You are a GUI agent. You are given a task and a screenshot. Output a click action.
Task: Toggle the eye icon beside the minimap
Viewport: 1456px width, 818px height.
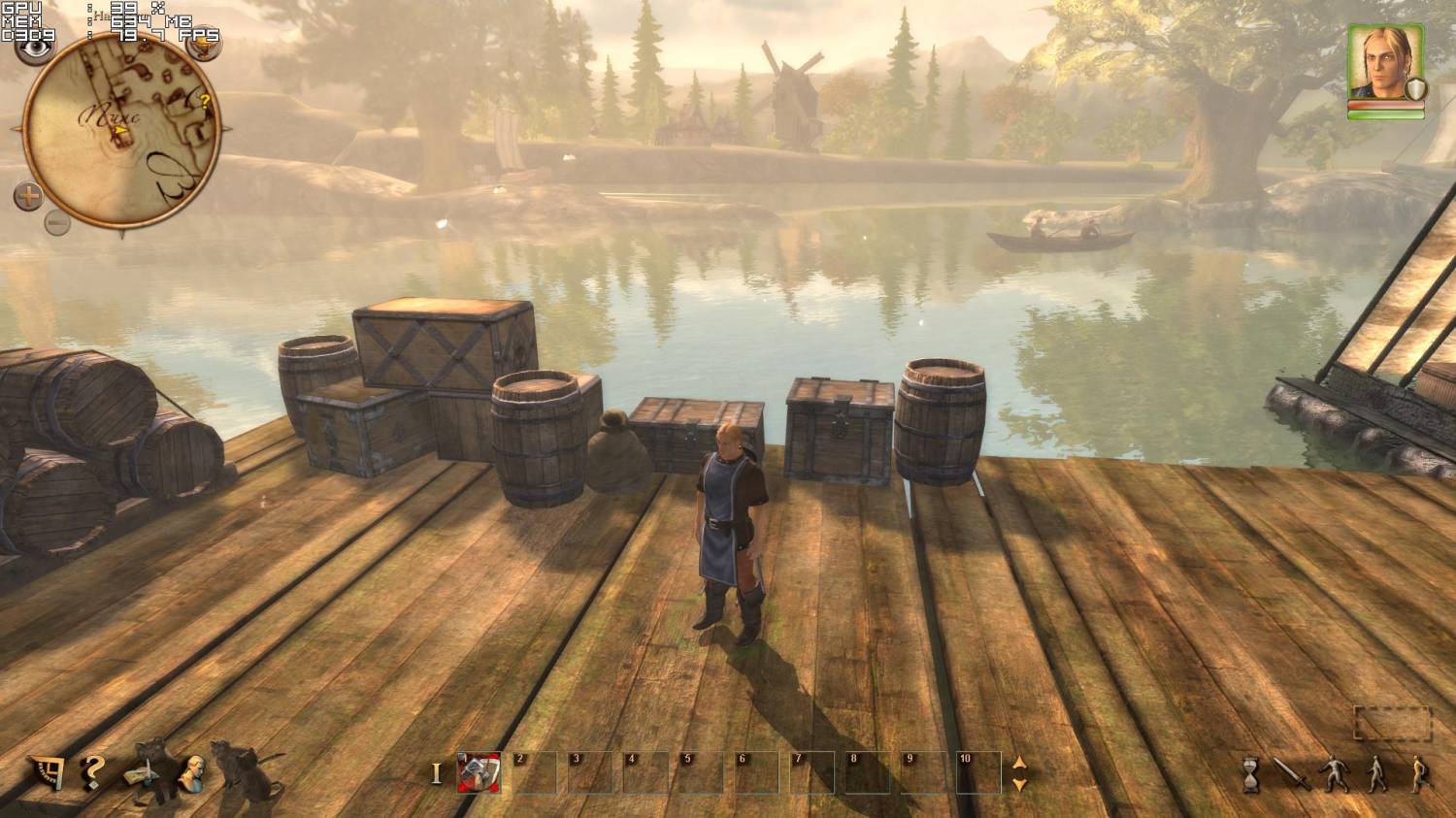[38, 46]
